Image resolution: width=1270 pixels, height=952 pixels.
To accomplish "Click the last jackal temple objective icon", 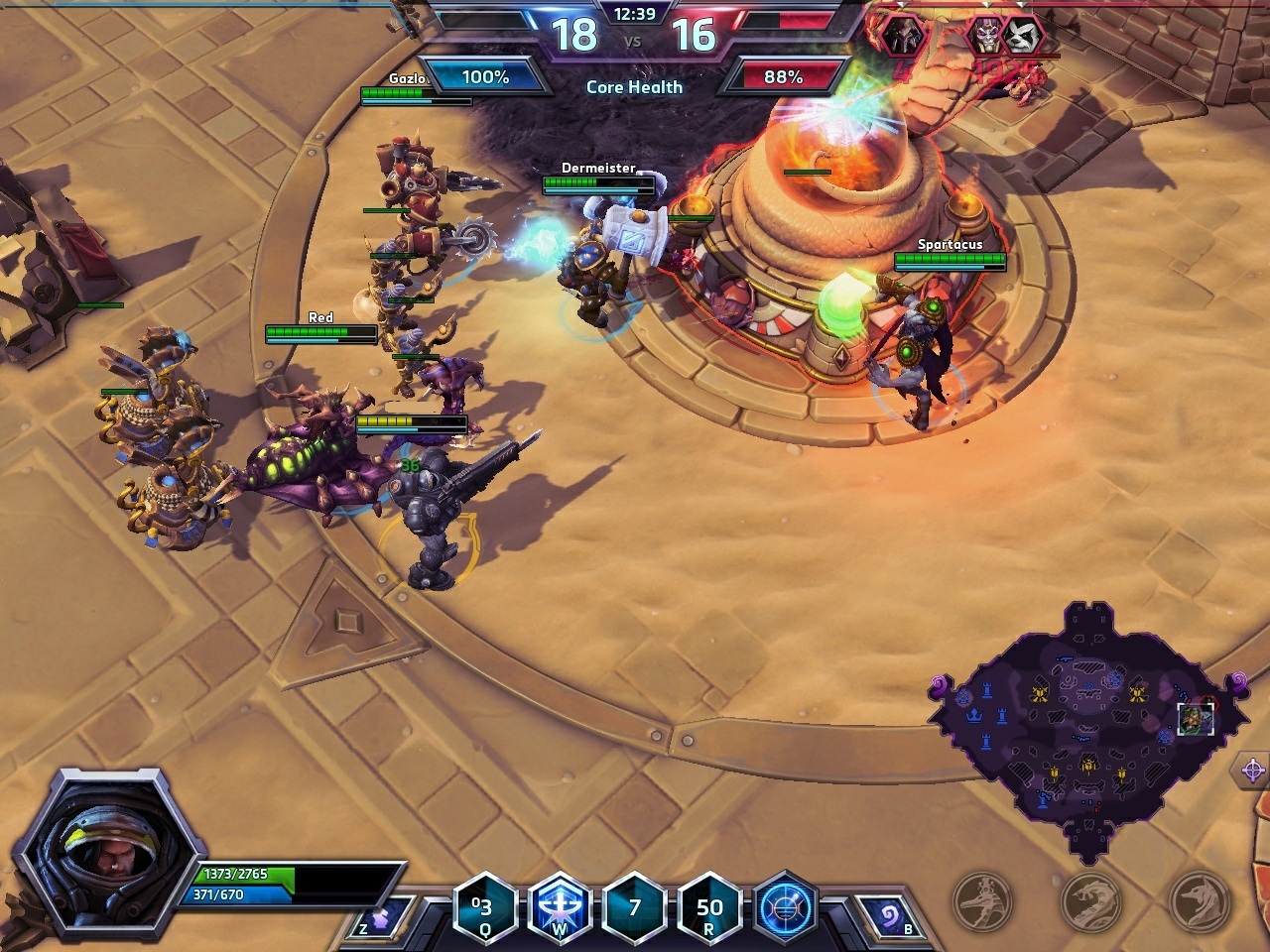I will click(1199, 900).
